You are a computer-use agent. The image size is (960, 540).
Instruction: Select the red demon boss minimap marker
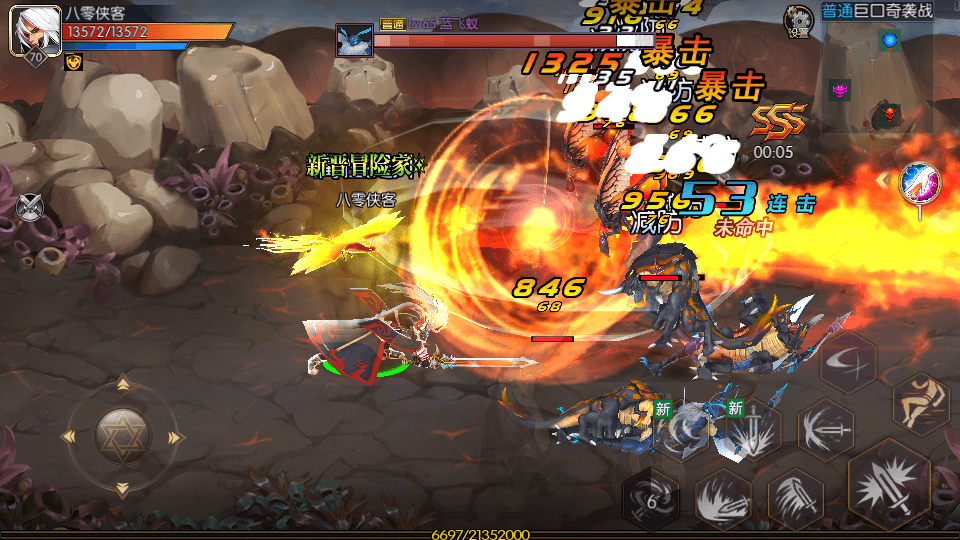click(887, 114)
